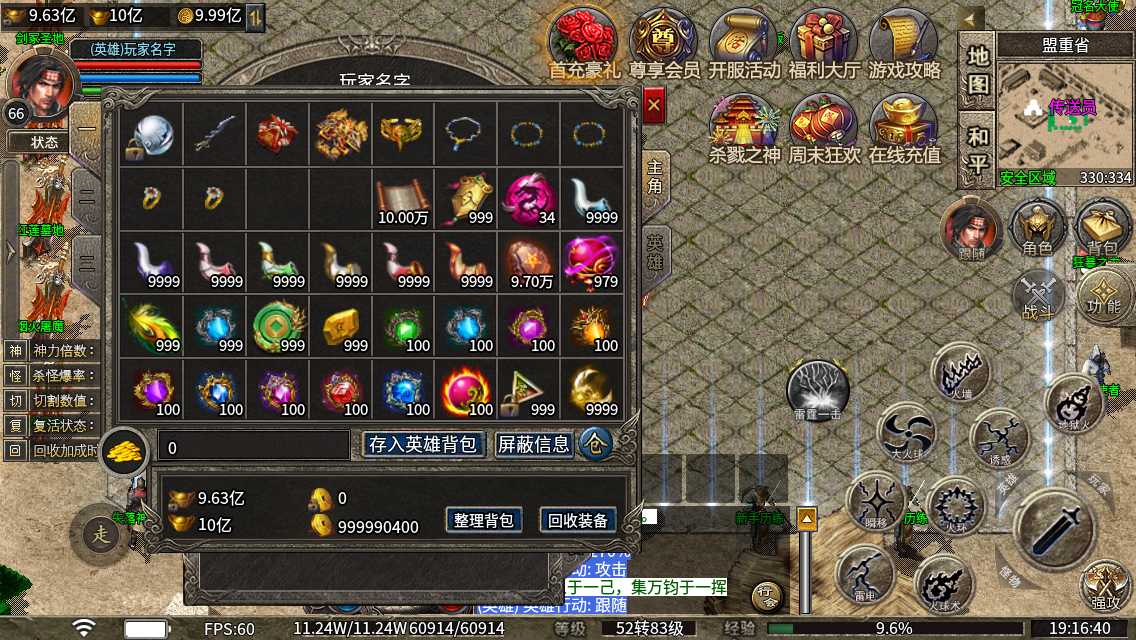Close the inventory bag window
Viewport: 1136px width, 640px height.
click(654, 104)
